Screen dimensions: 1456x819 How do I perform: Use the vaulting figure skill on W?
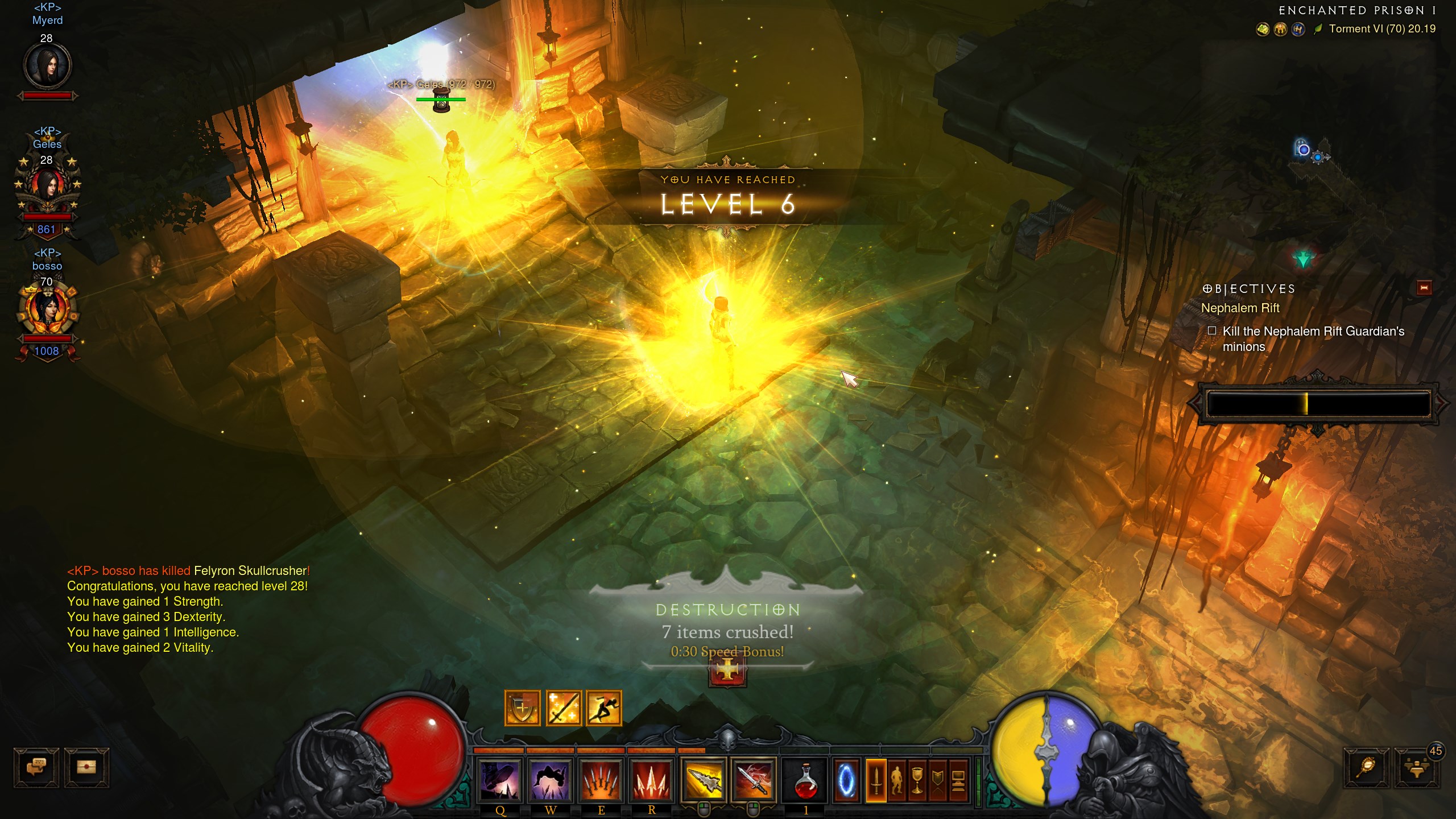(x=550, y=780)
